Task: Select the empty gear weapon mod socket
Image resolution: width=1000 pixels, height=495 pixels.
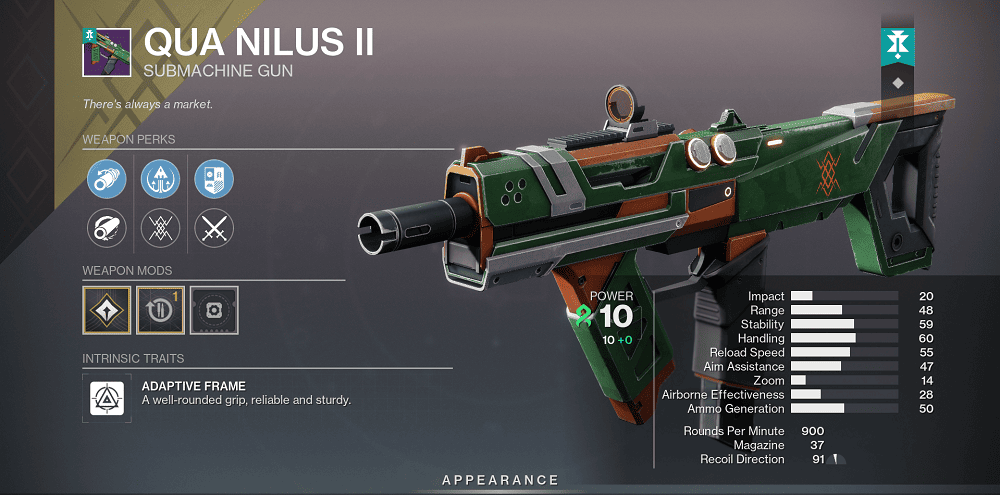Action: click(x=213, y=310)
